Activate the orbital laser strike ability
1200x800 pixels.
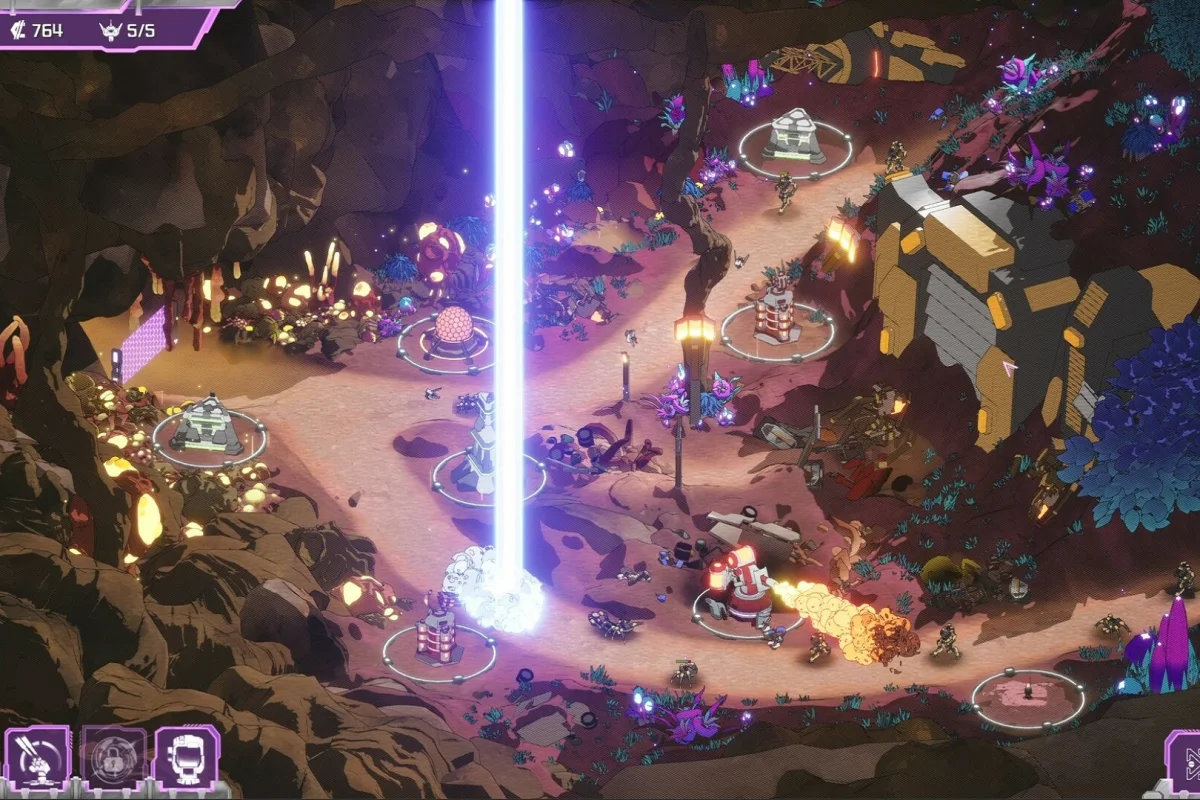(37, 758)
